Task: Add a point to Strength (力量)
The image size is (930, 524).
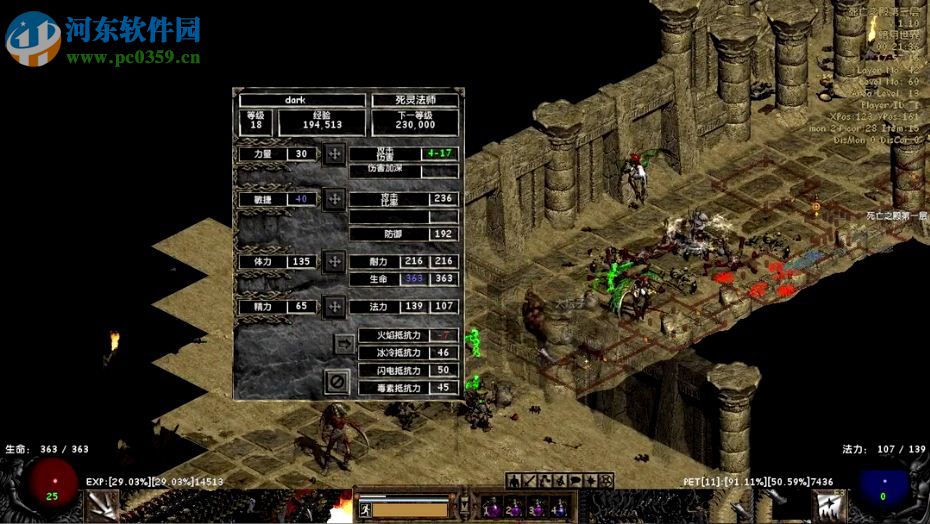Action: [334, 154]
